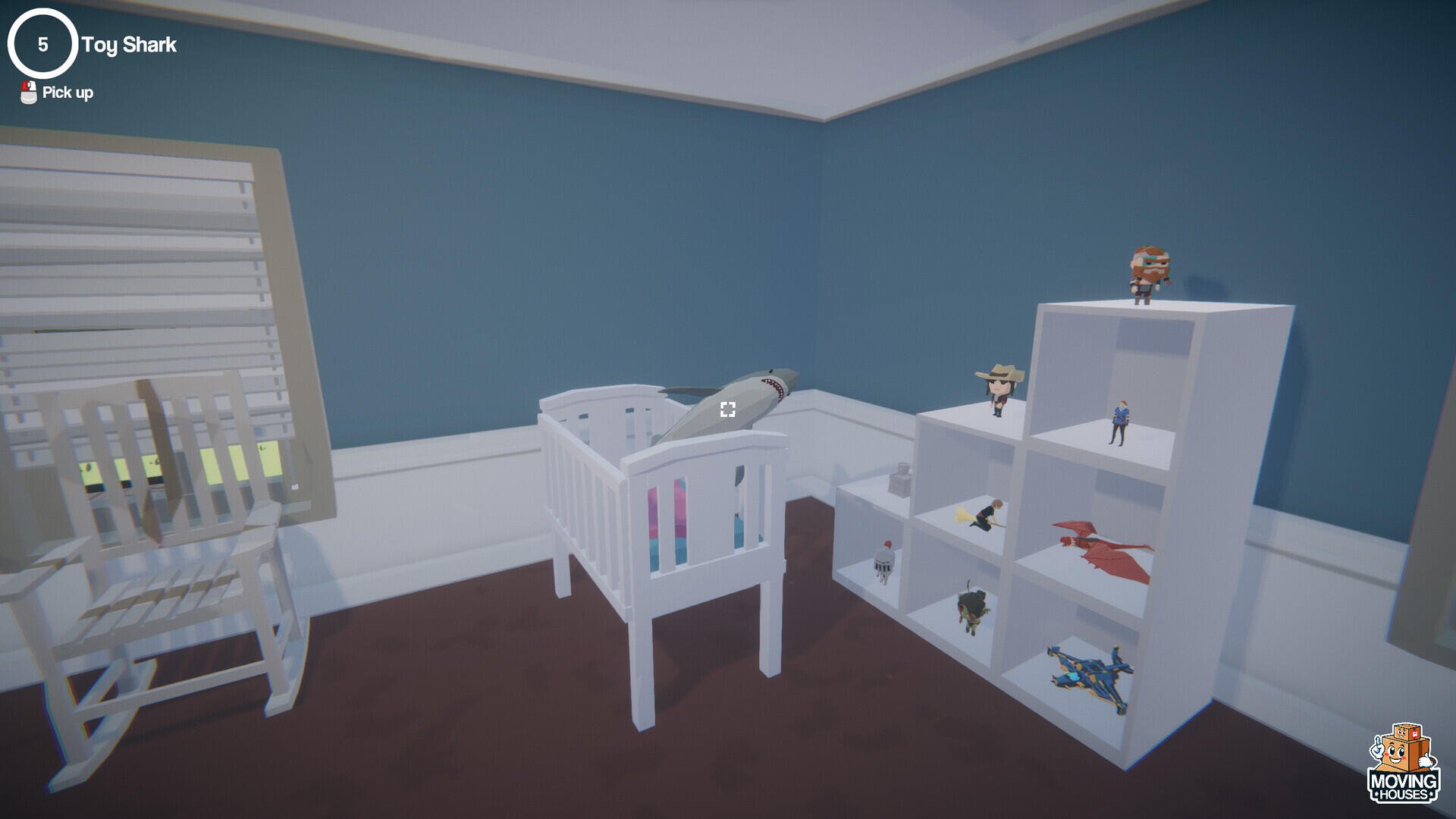The width and height of the screenshot is (1456, 819).
Task: Click the crosshair reticle at screen center
Action: point(728,409)
